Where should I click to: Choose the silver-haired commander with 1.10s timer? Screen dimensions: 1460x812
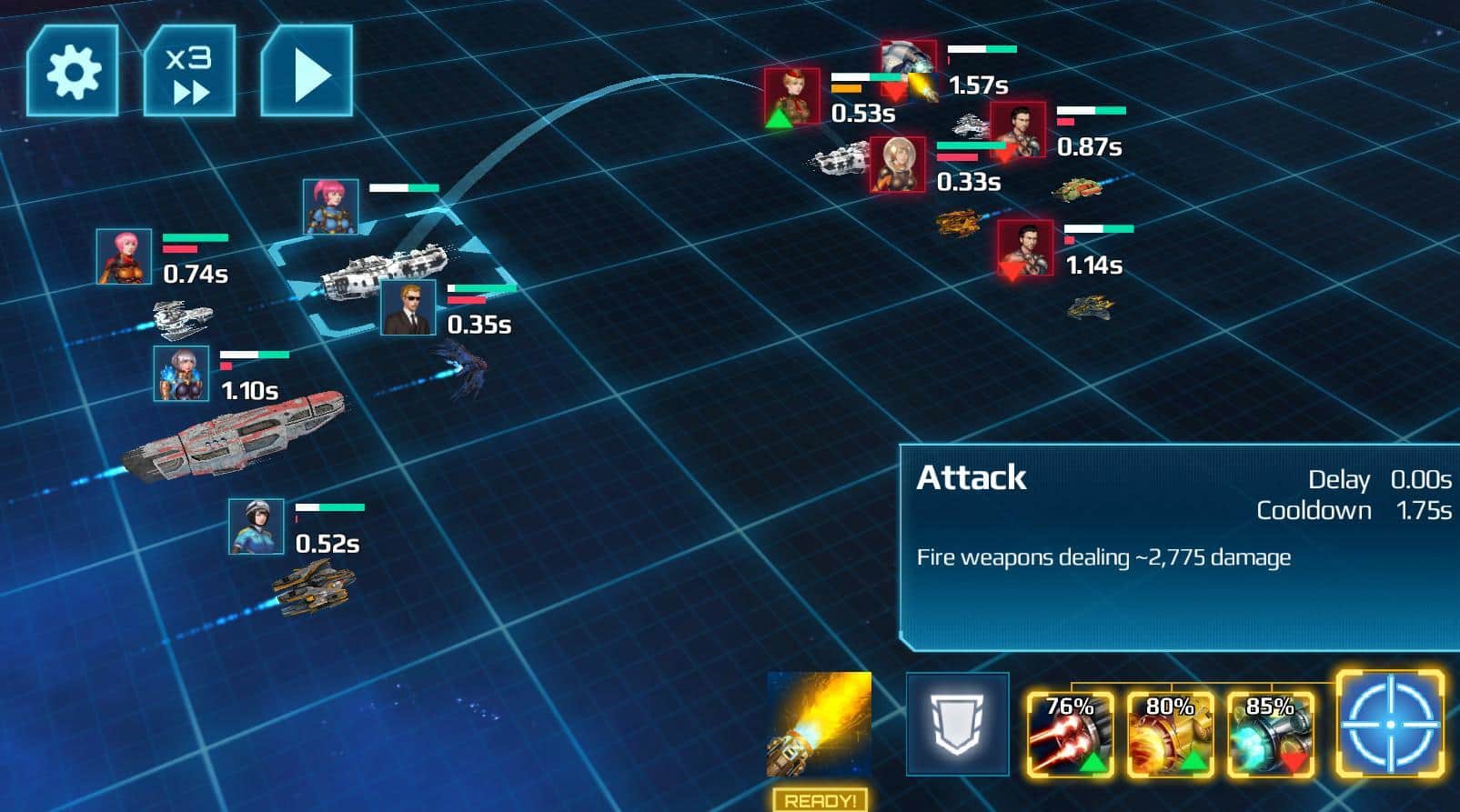point(181,374)
